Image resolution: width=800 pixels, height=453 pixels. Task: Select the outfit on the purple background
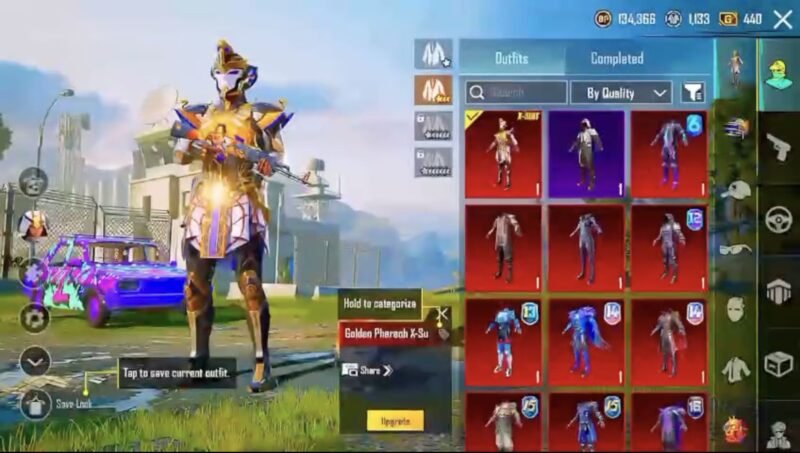(586, 153)
